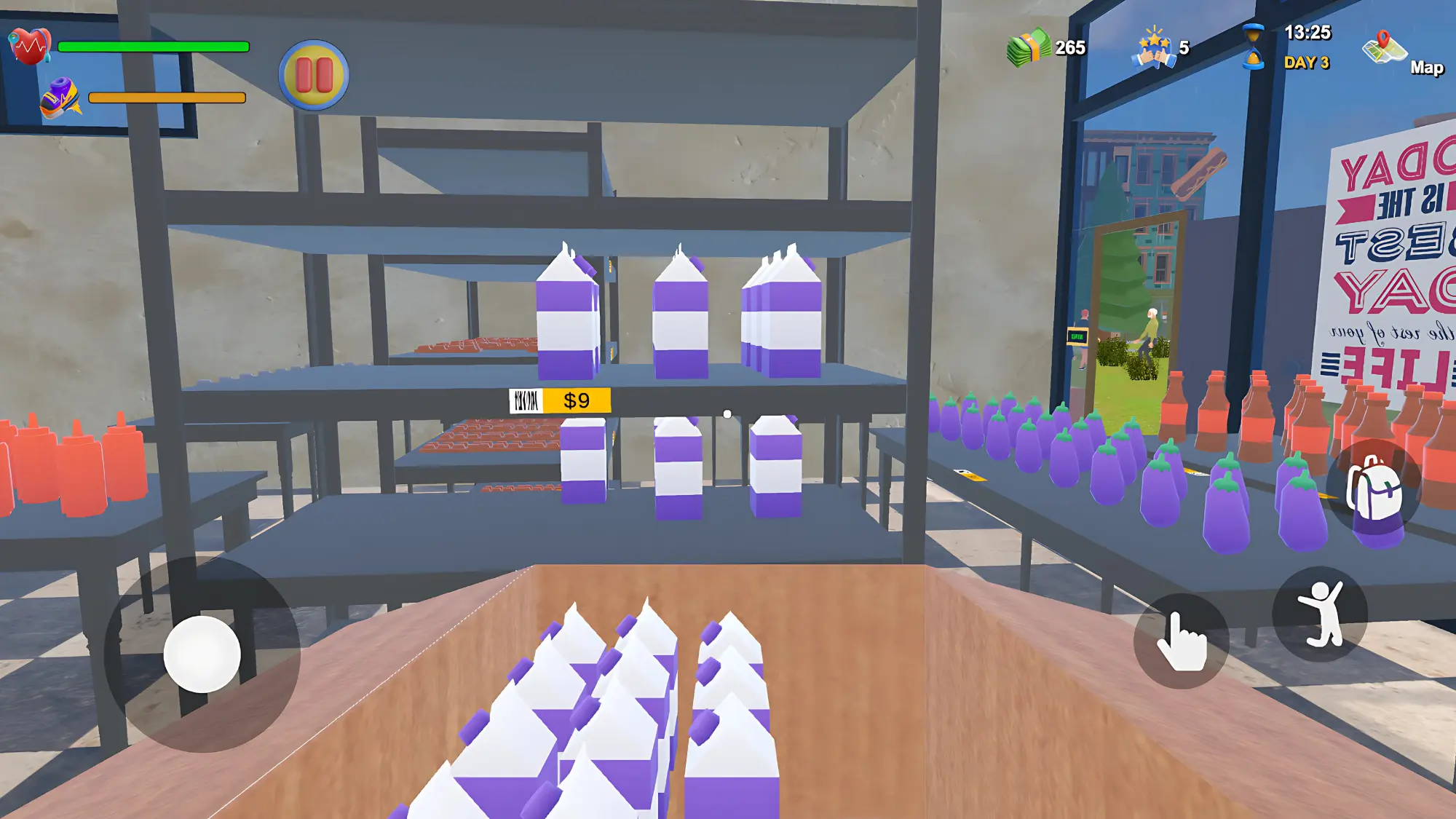Screen dimensions: 1456x819
Task: Pause the game with the red button
Action: click(314, 75)
